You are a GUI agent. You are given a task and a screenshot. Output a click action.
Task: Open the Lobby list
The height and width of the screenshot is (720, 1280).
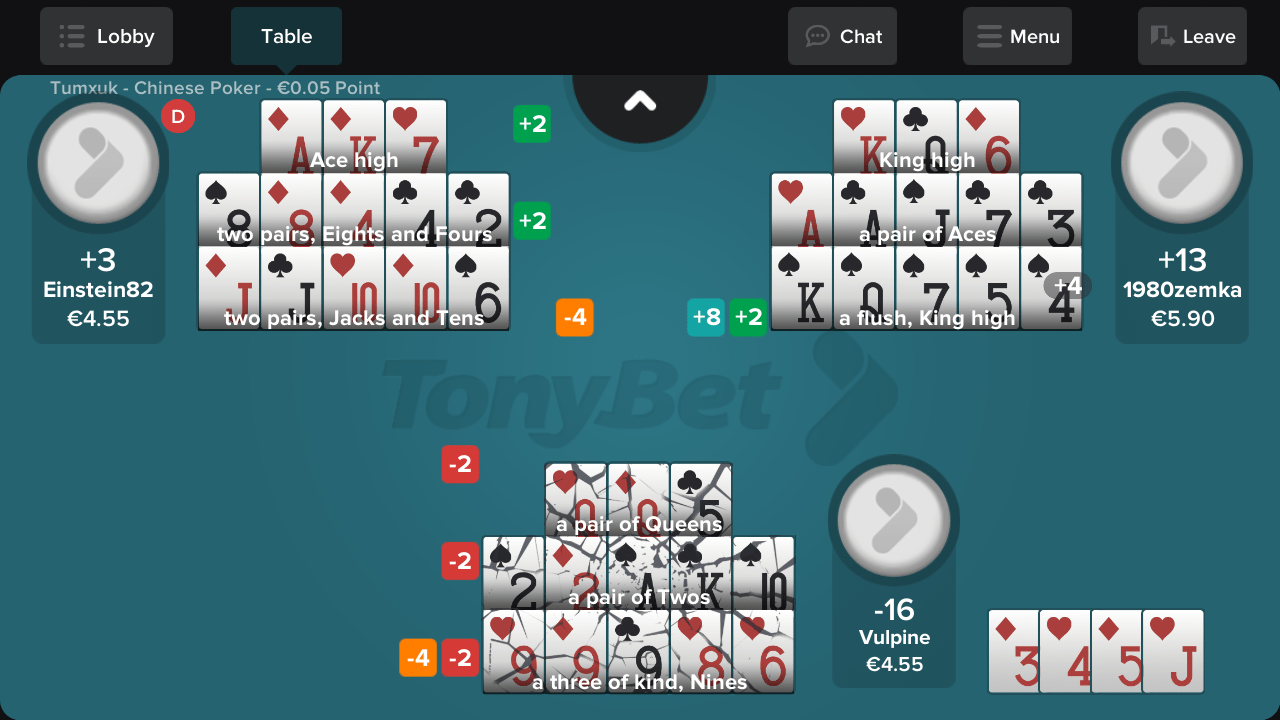click(x=106, y=37)
